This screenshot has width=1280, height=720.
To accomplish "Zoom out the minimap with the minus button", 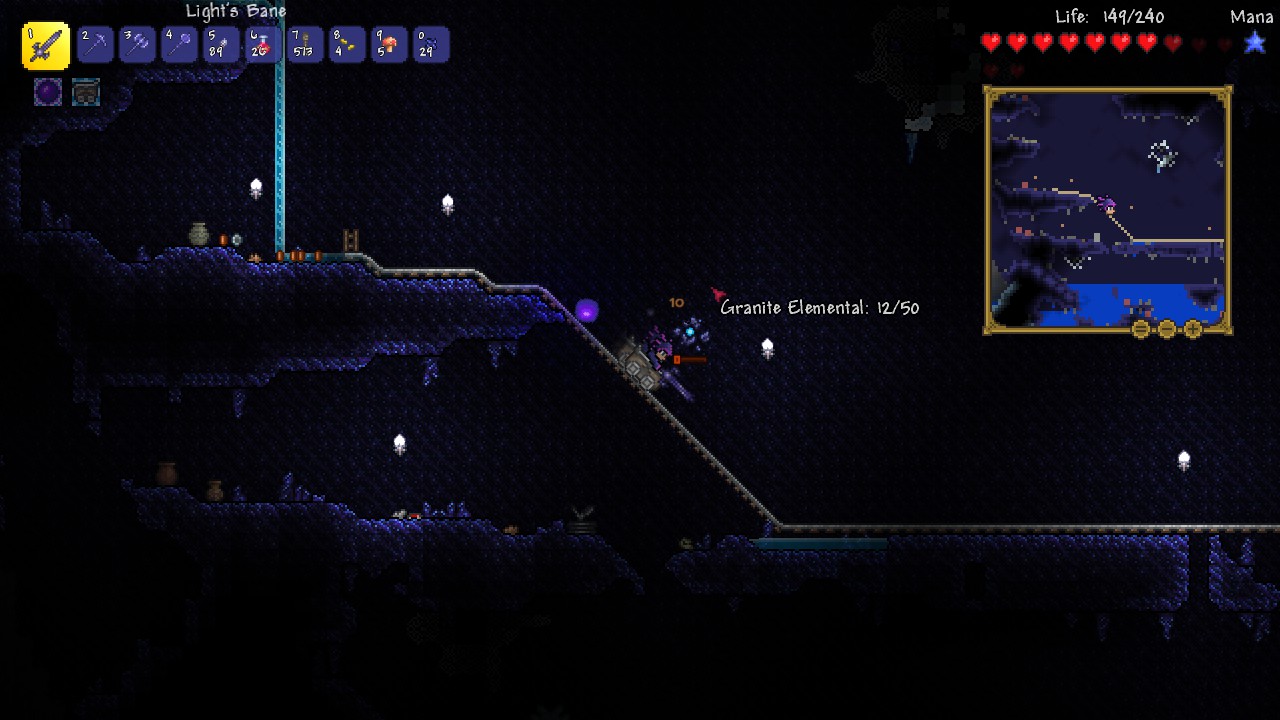I will click(1165, 330).
